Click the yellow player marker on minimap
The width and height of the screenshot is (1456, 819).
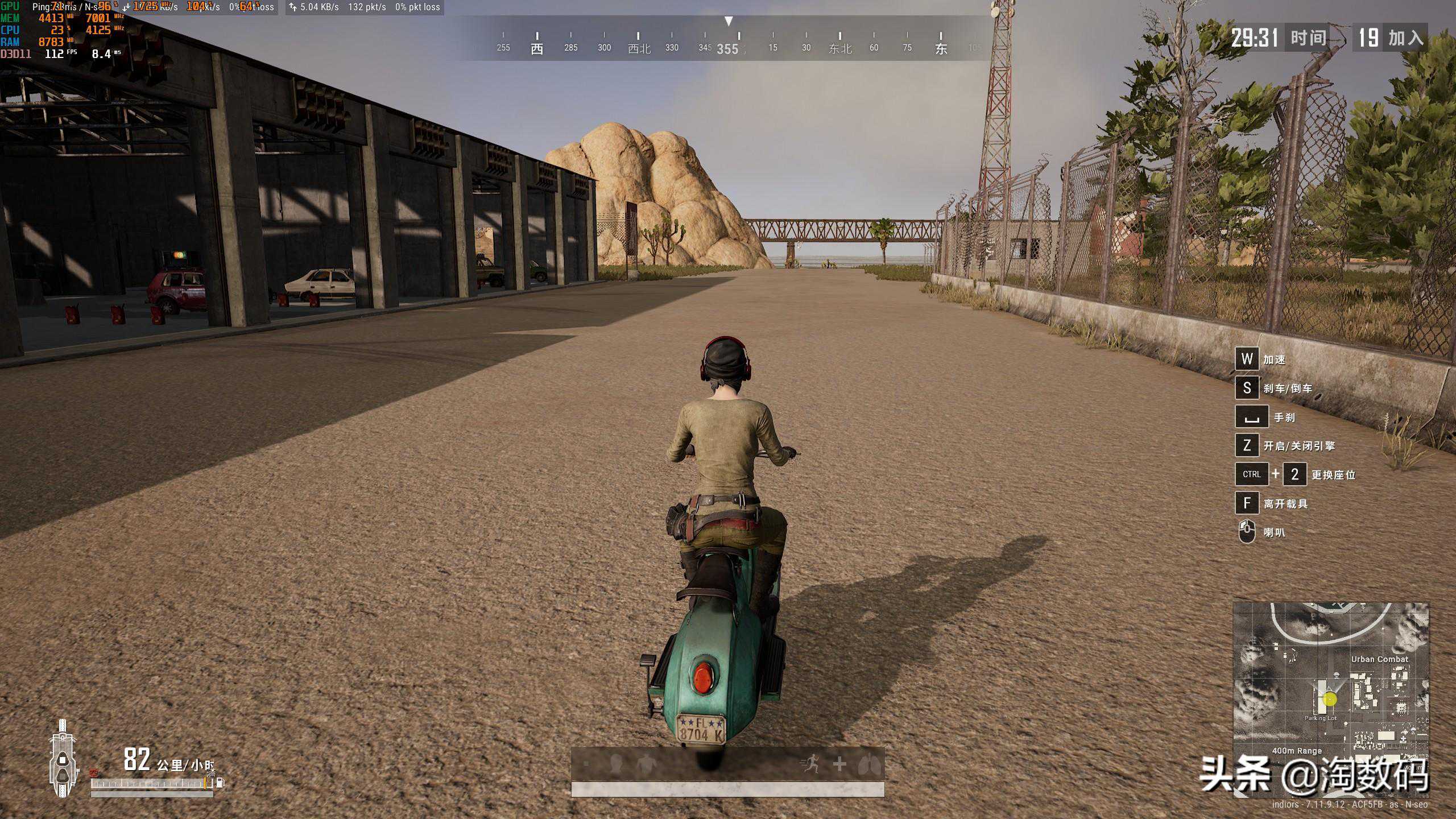coord(1330,700)
